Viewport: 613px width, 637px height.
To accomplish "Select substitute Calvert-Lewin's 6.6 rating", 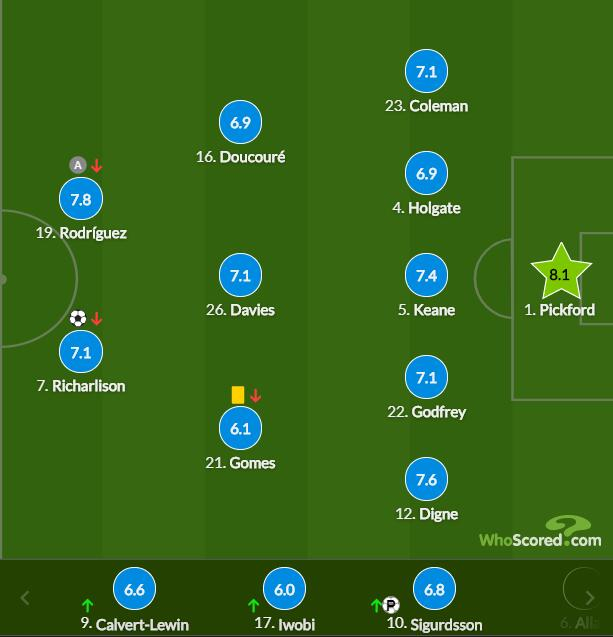I will pyautogui.click(x=135, y=590).
